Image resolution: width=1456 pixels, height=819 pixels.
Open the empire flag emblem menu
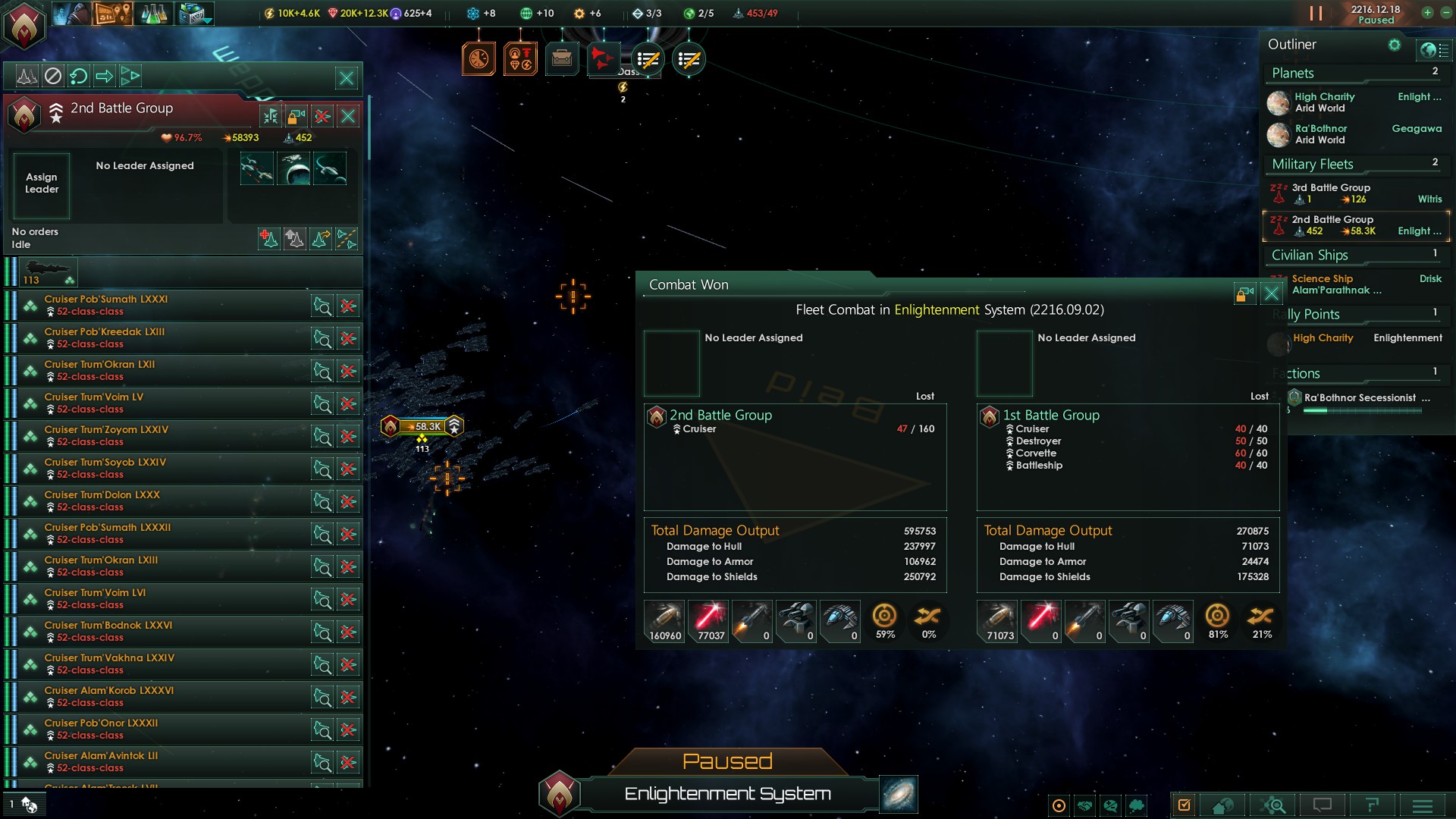[x=24, y=24]
